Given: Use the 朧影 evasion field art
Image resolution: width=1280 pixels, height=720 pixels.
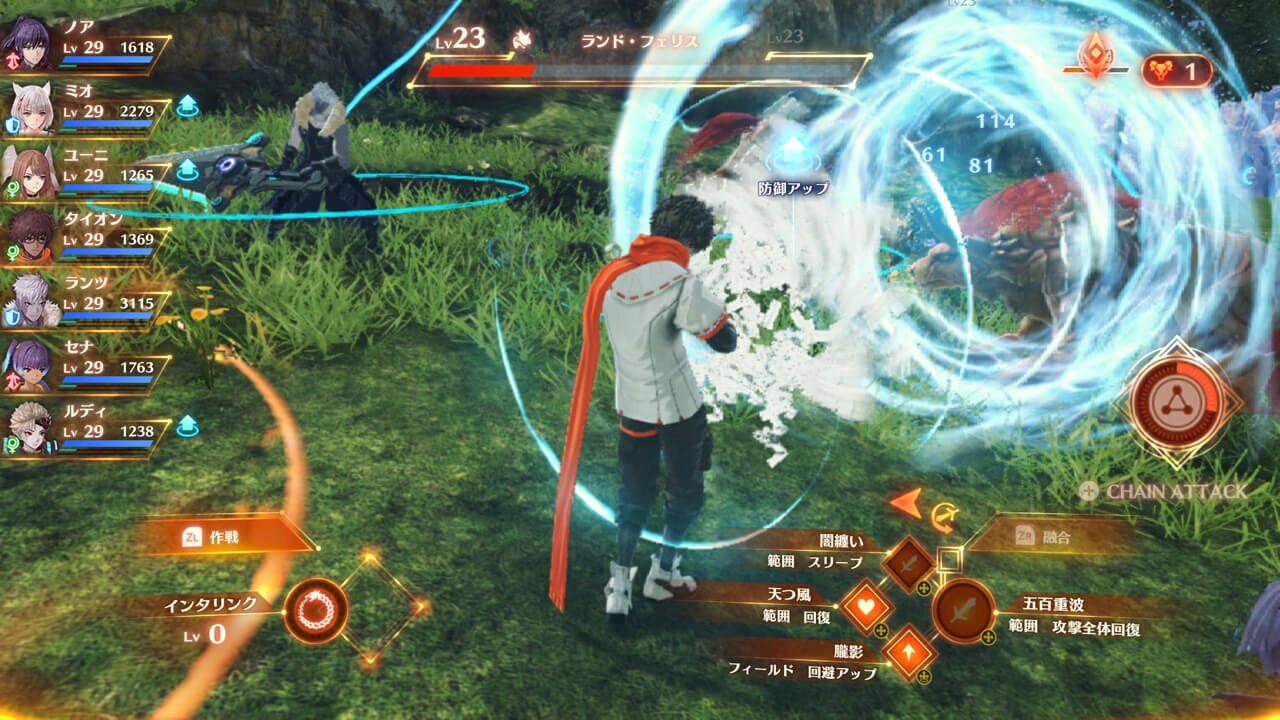Looking at the screenshot, I should [x=909, y=652].
